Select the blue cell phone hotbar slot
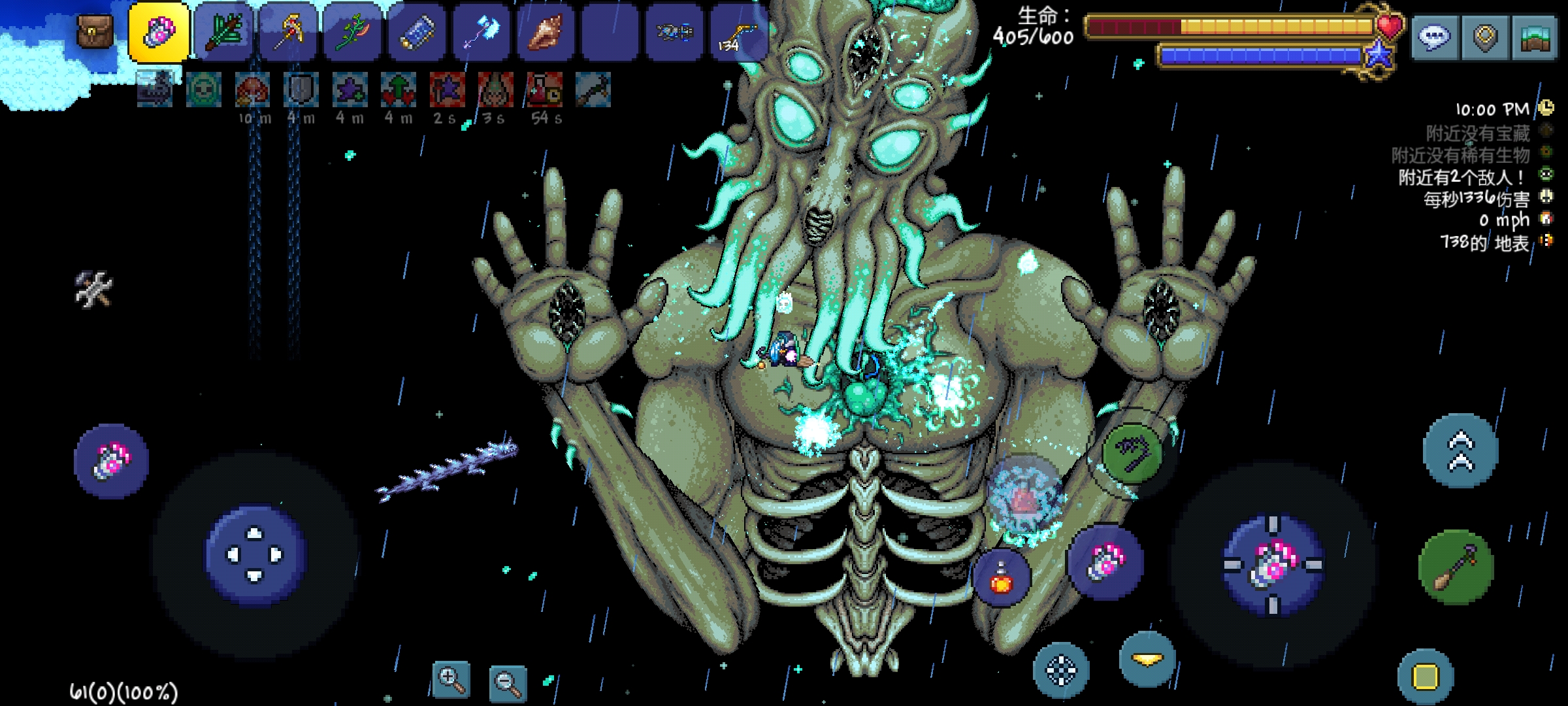 point(417,33)
